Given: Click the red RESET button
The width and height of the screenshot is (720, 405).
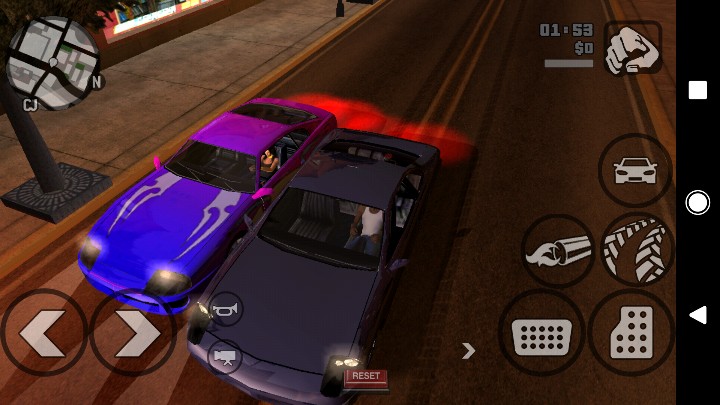Looking at the screenshot, I should [366, 376].
